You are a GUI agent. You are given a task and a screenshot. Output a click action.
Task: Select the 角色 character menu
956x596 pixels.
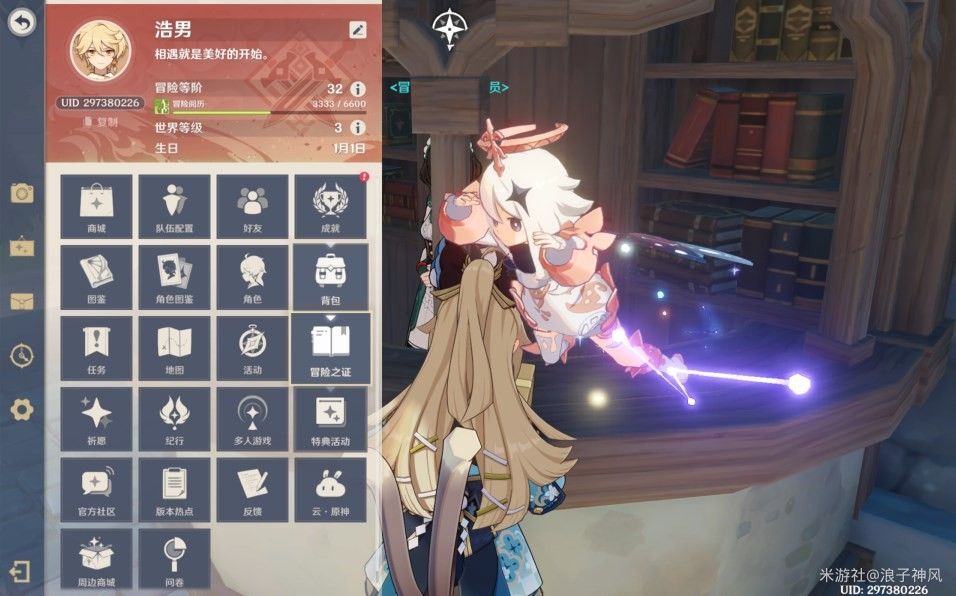pyautogui.click(x=252, y=276)
